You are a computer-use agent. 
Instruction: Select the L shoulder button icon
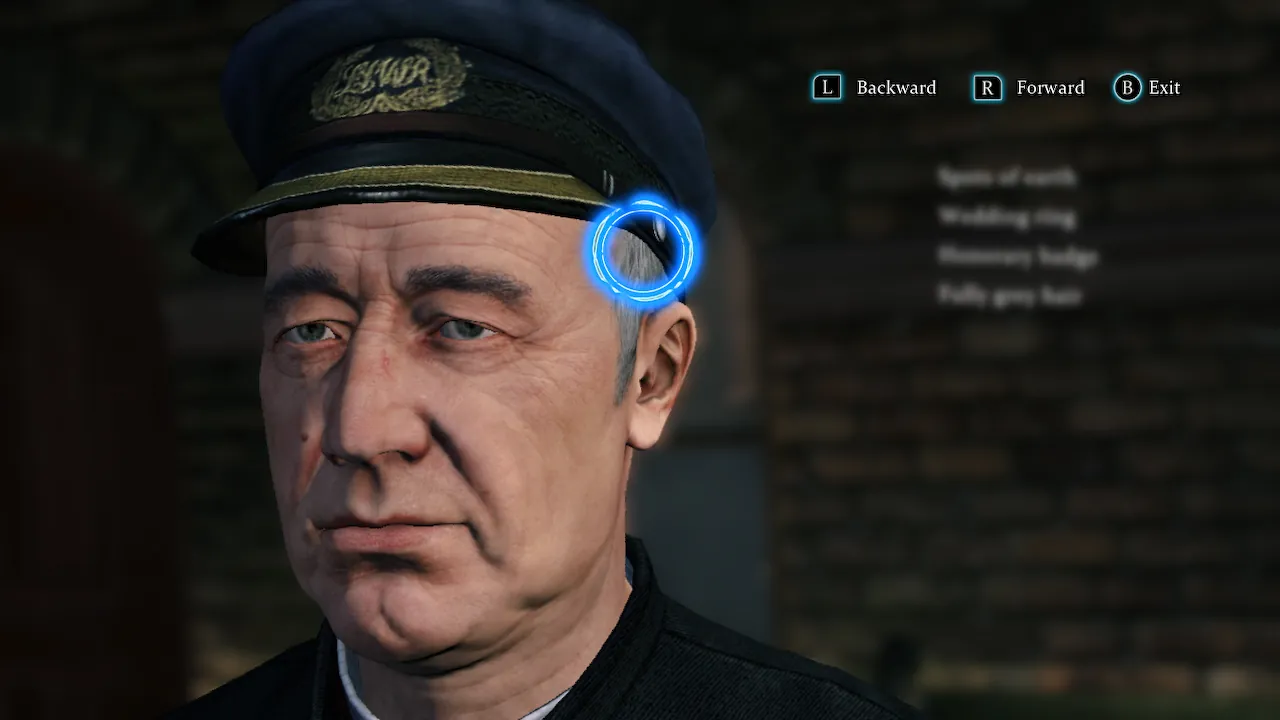click(x=826, y=88)
